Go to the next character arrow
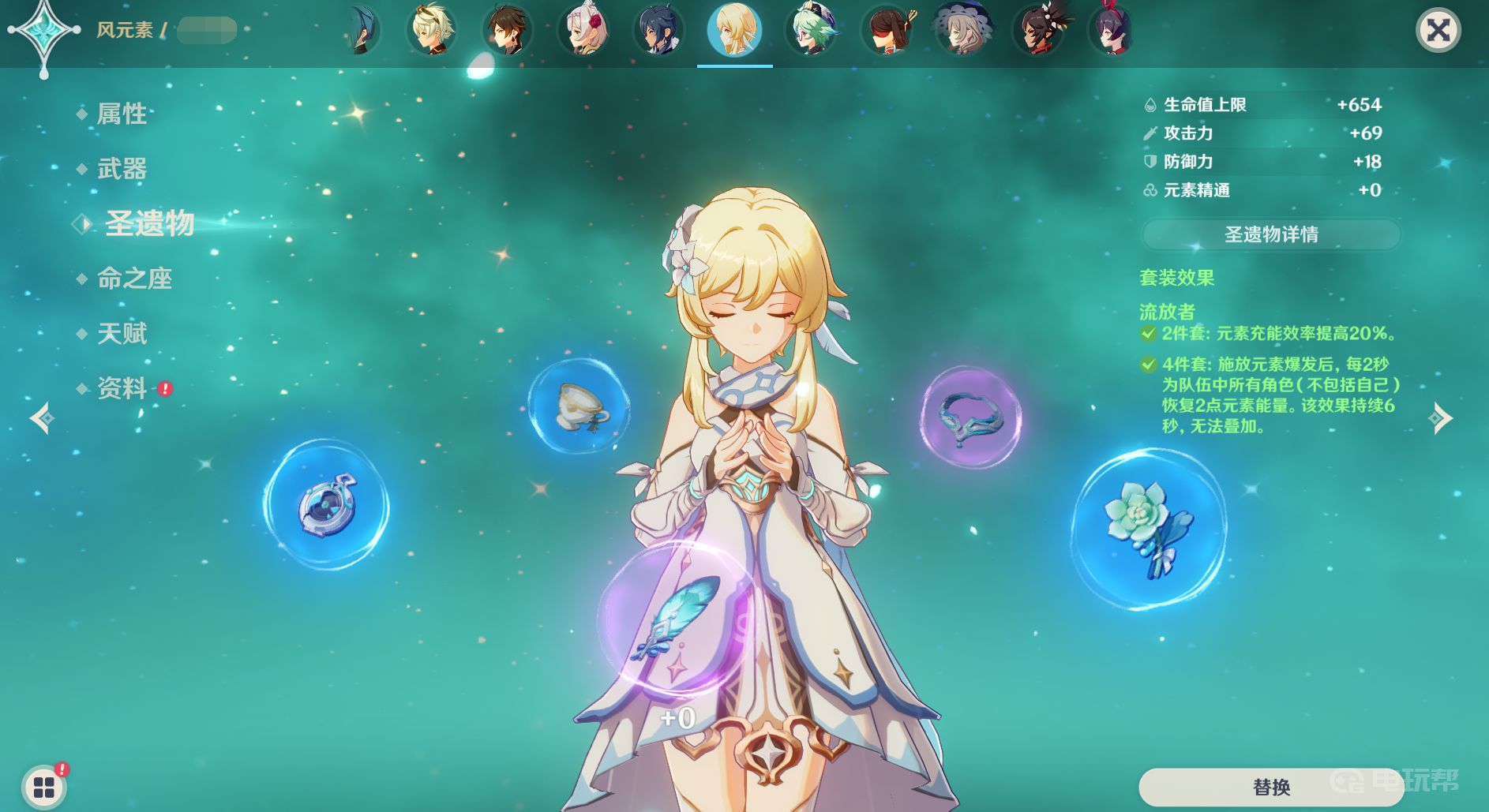Viewport: 1489px width, 812px height. tap(1441, 418)
